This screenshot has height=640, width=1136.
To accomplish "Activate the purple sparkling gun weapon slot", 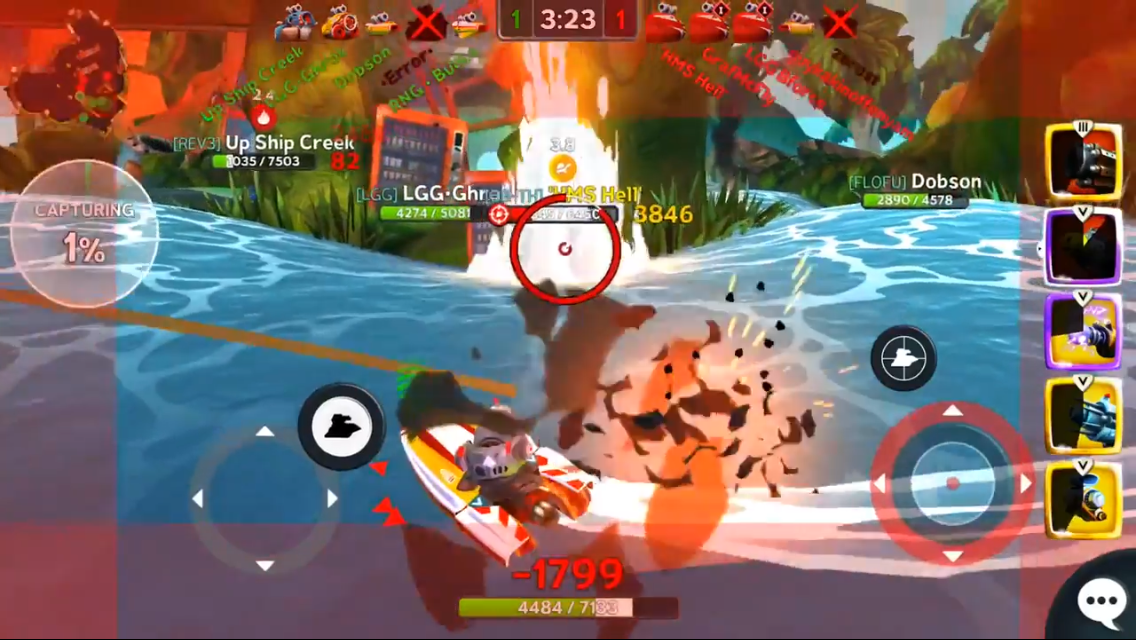I will [1083, 331].
